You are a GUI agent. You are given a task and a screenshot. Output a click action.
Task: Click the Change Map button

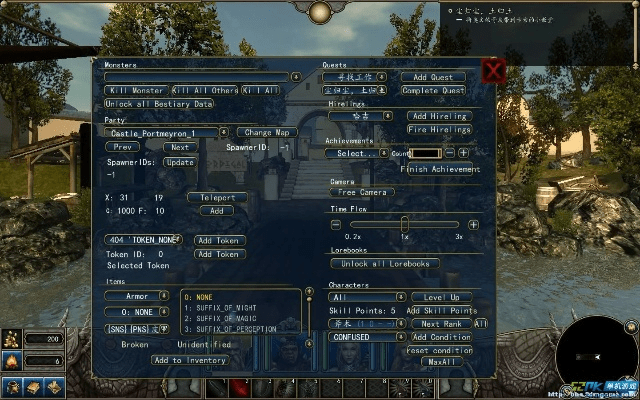pyautogui.click(x=266, y=133)
